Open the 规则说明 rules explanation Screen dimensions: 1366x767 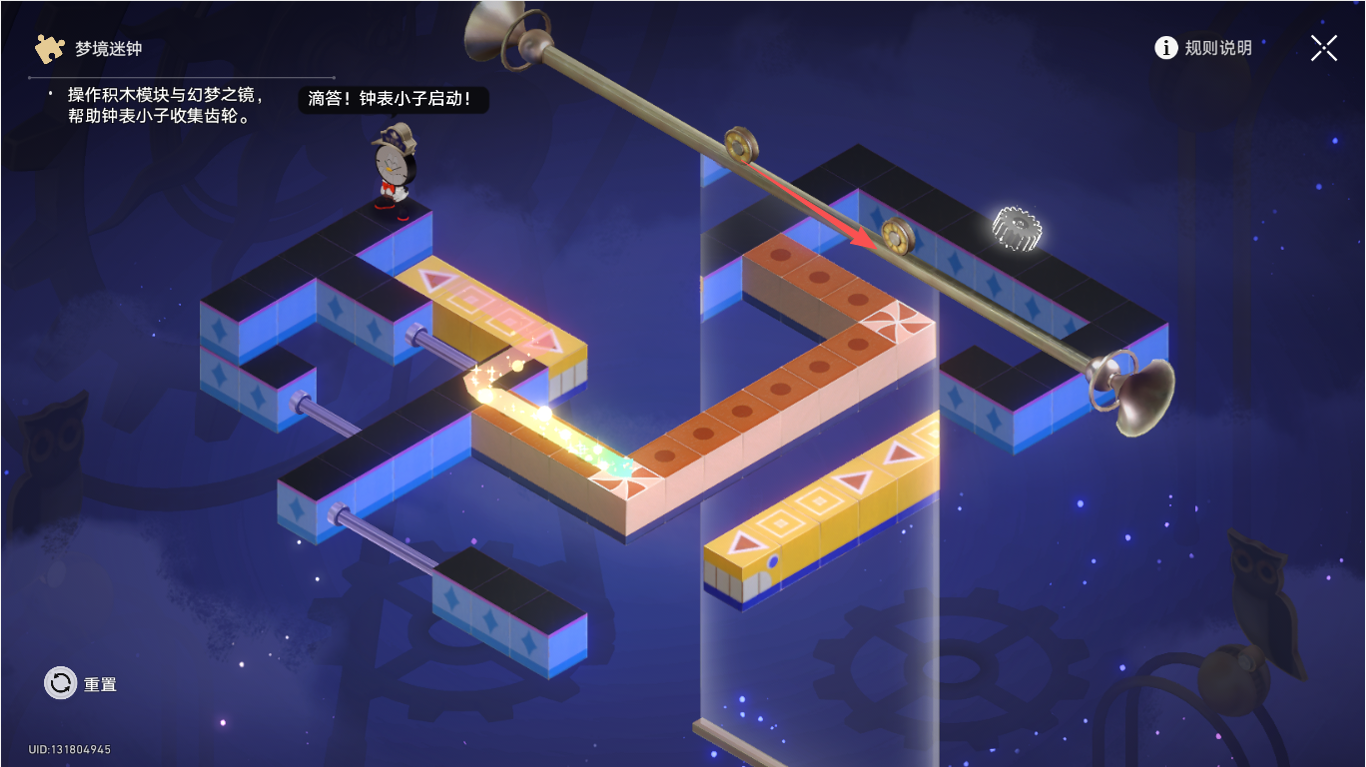click(1203, 48)
